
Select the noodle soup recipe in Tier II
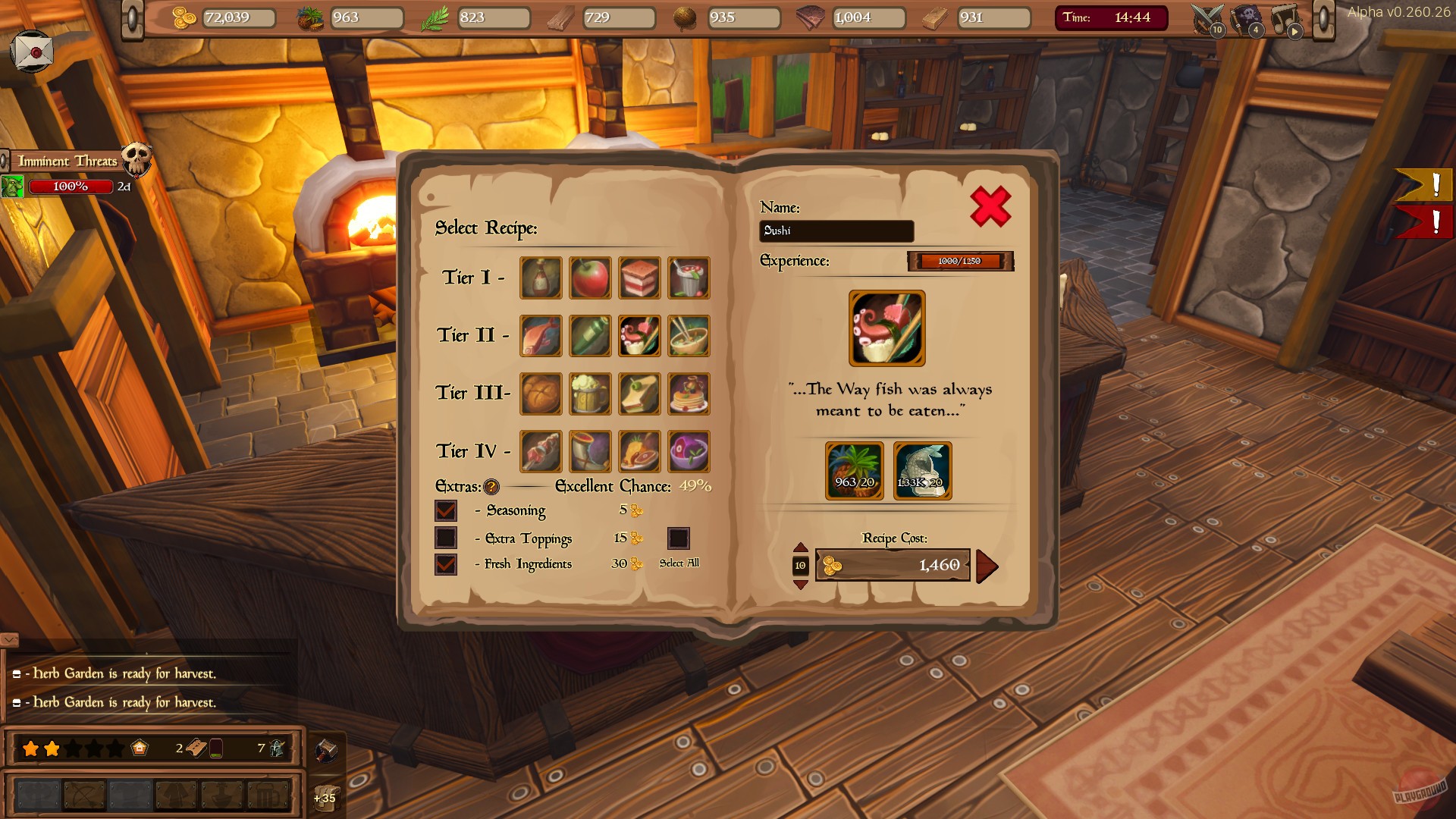[x=688, y=336]
